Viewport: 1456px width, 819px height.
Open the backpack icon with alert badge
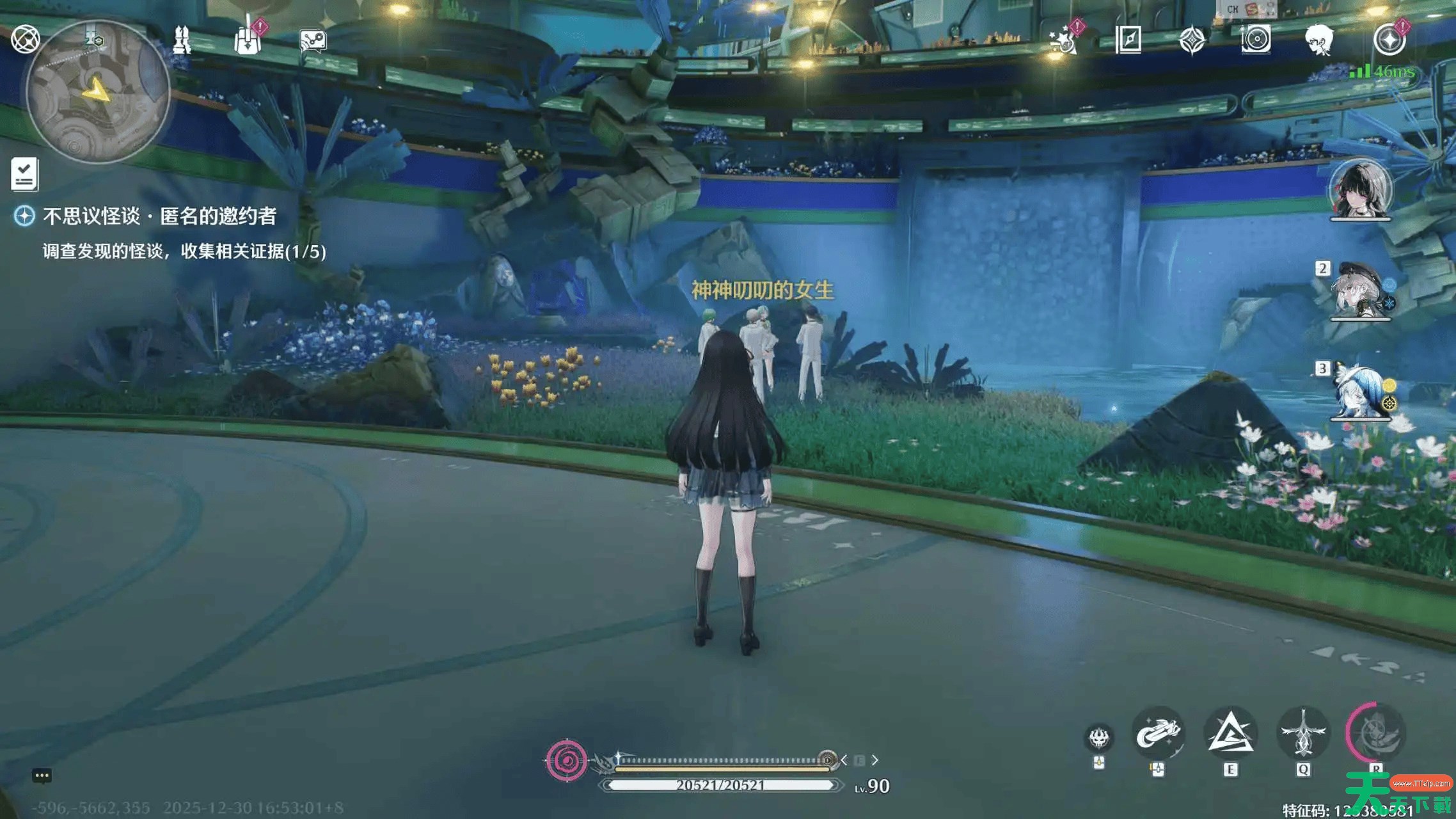click(x=248, y=40)
